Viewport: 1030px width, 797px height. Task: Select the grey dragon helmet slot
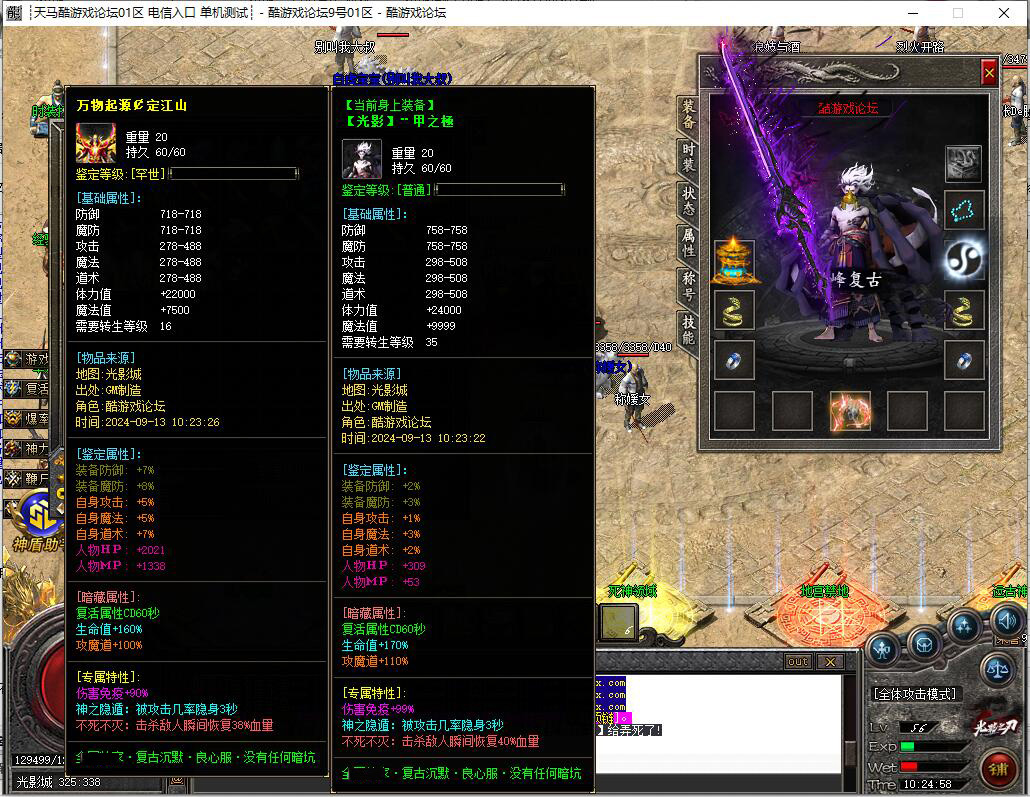[x=964, y=162]
